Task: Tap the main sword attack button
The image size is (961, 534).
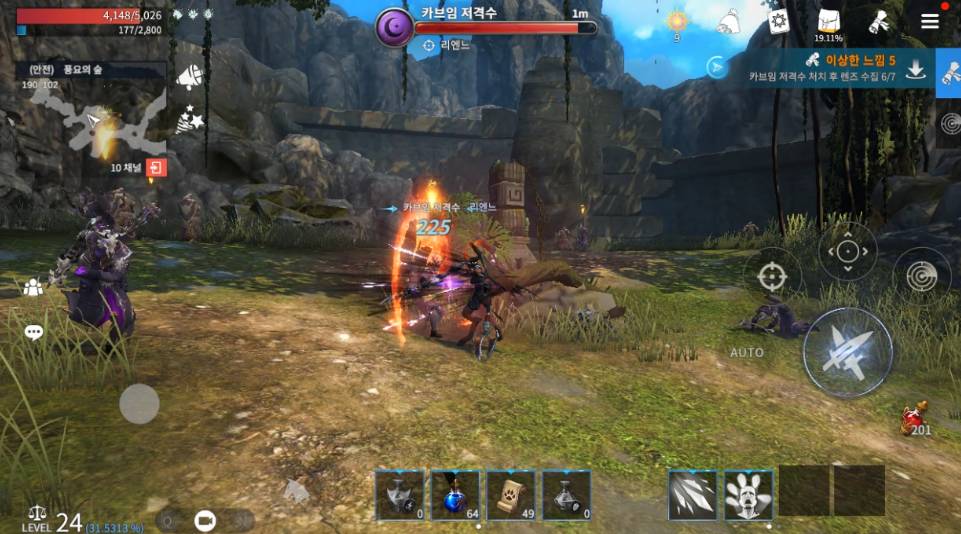Action: click(847, 352)
